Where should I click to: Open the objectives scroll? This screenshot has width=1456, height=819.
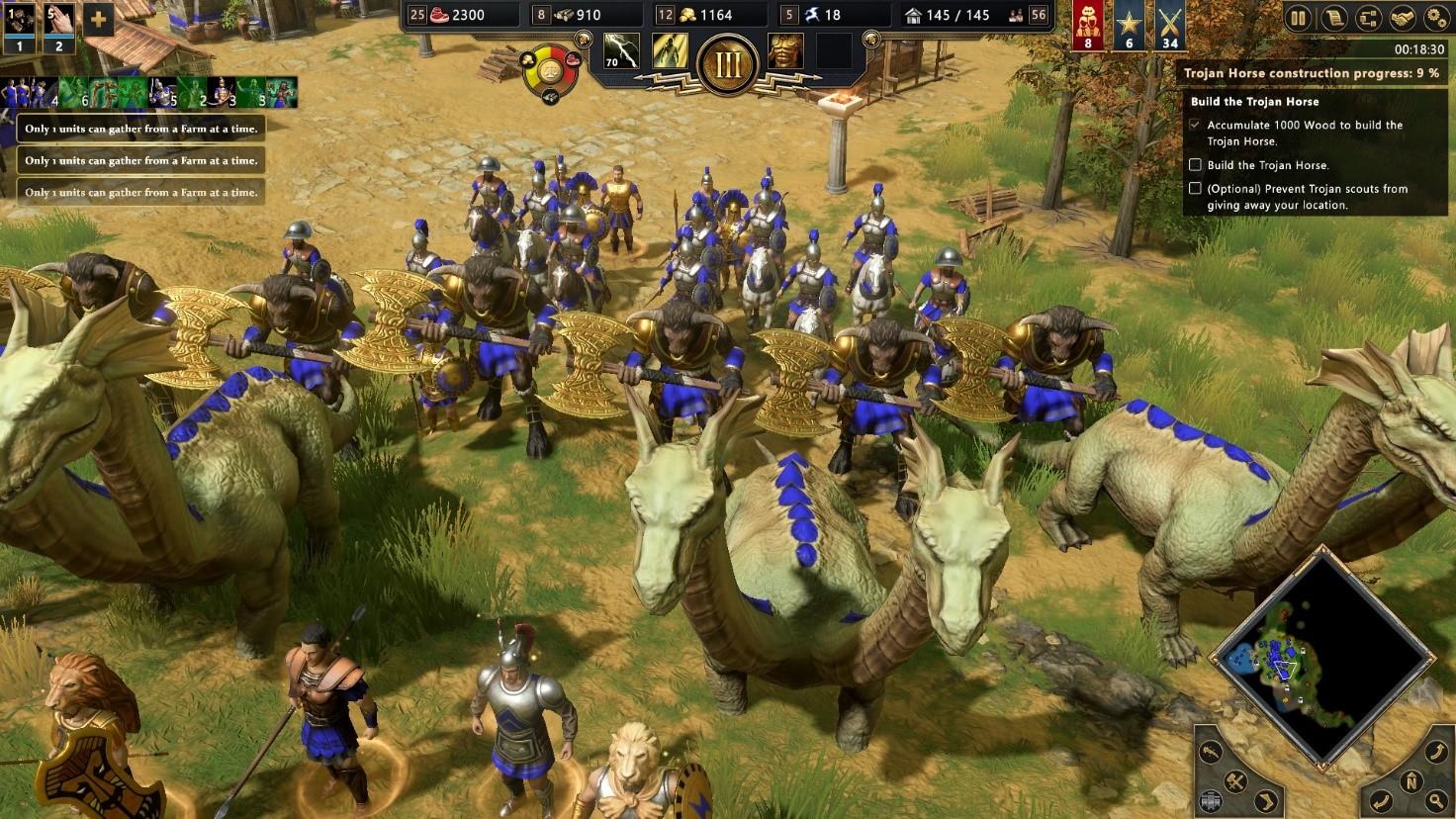[x=1334, y=18]
